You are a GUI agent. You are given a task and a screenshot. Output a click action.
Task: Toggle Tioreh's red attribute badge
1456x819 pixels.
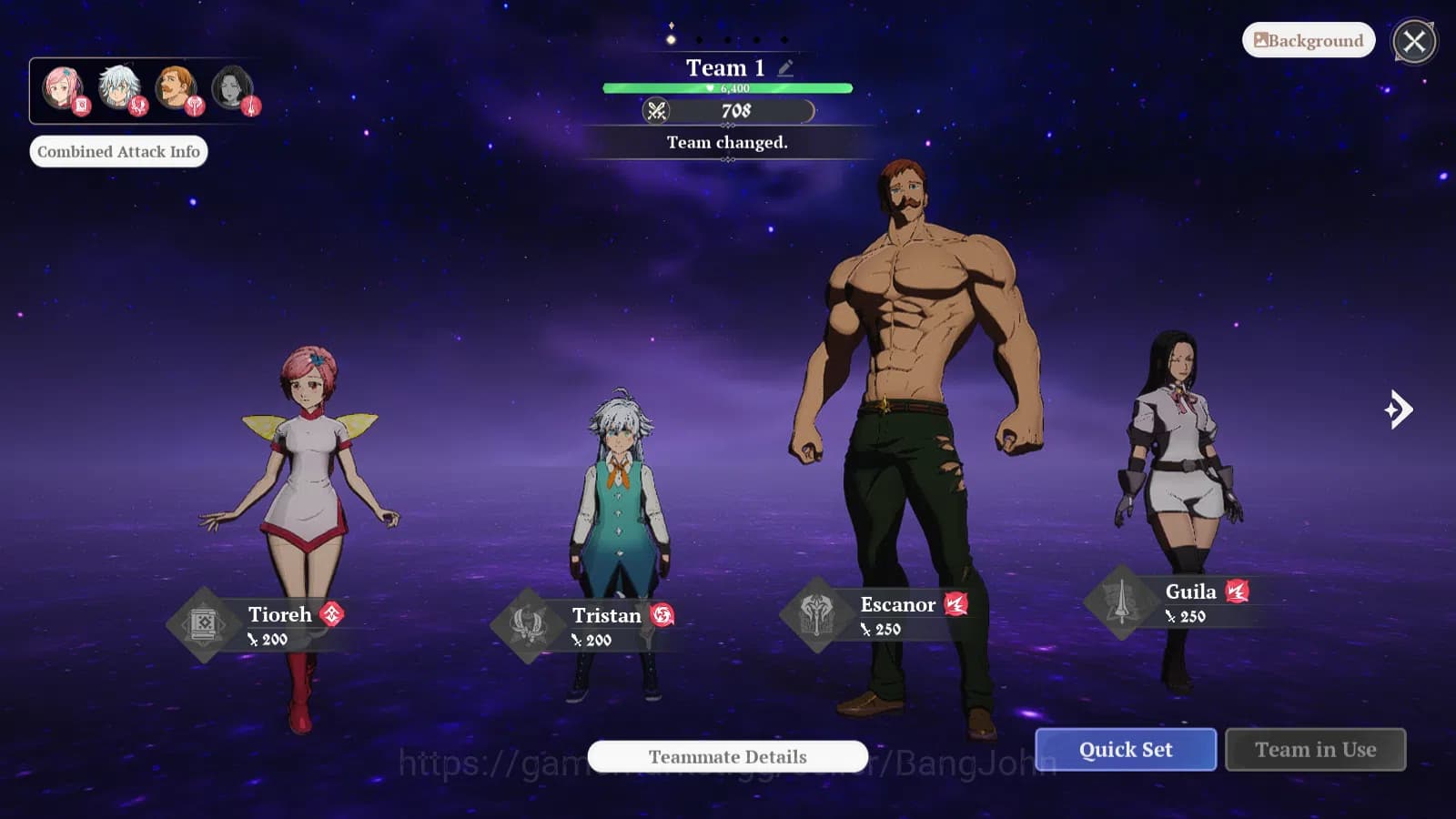tap(330, 614)
